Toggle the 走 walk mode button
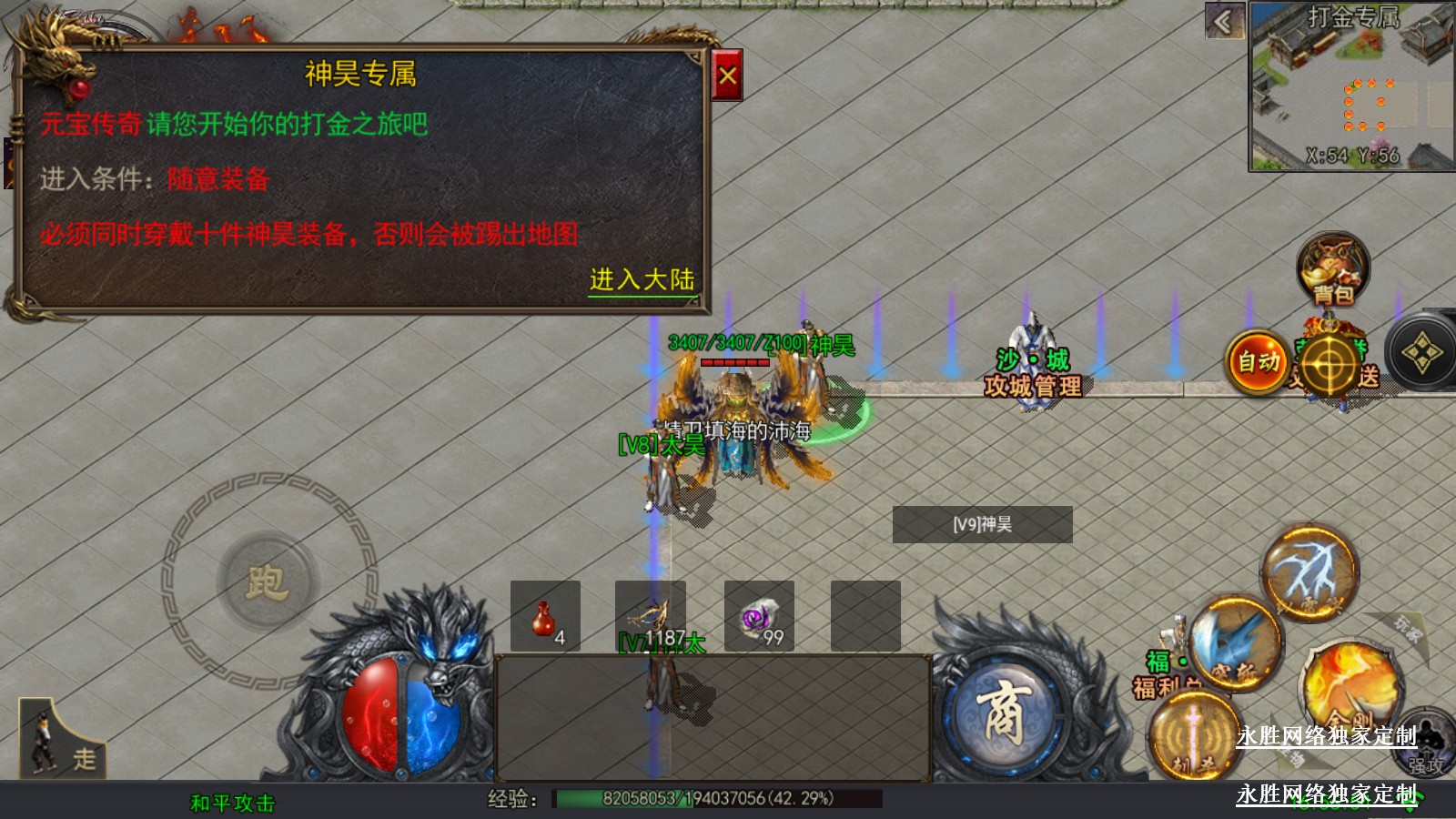This screenshot has width=1456, height=819. pos(62,739)
